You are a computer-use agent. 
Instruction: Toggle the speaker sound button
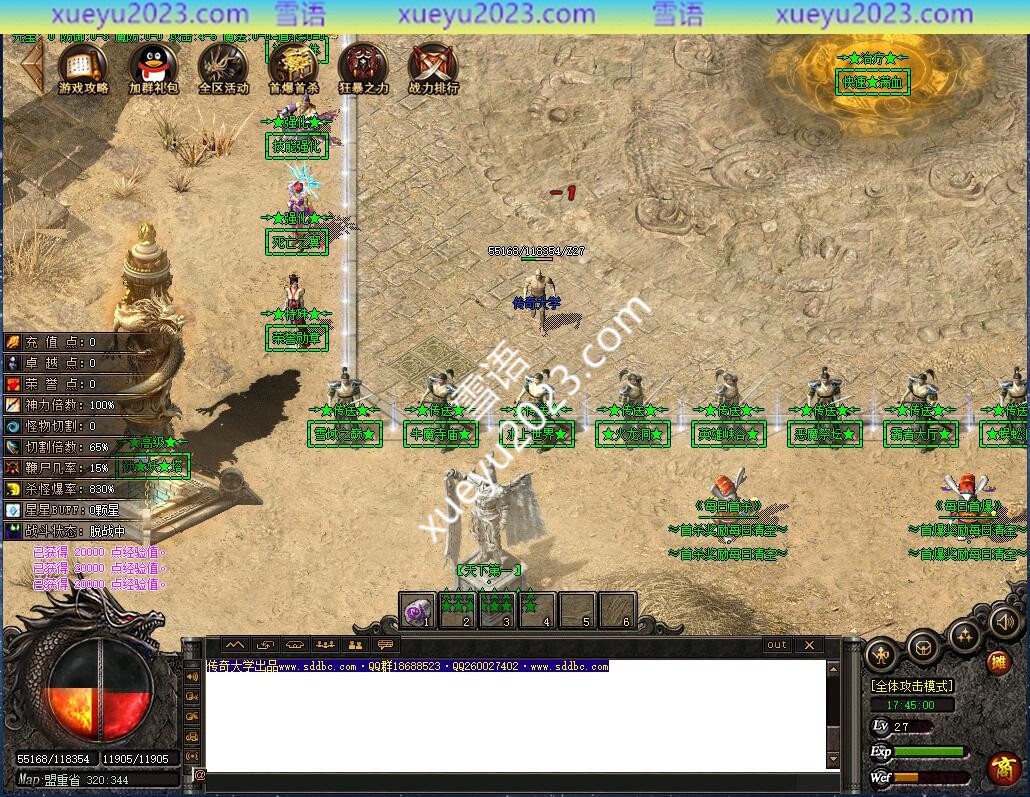coord(1005,622)
